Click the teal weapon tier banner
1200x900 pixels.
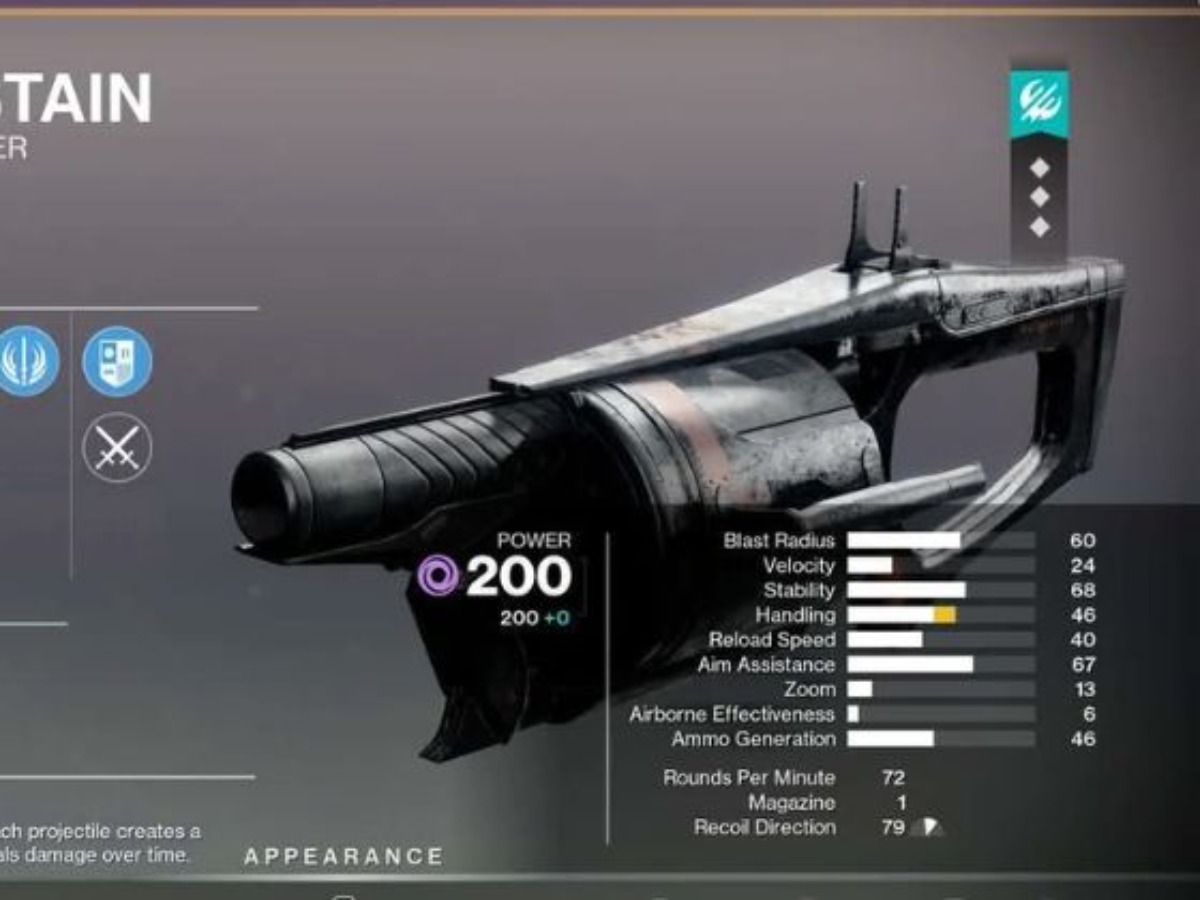1039,104
